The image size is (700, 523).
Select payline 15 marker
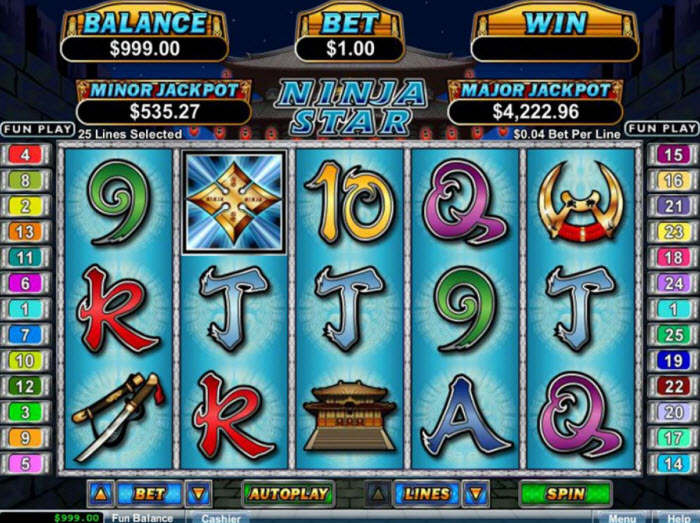point(672,155)
